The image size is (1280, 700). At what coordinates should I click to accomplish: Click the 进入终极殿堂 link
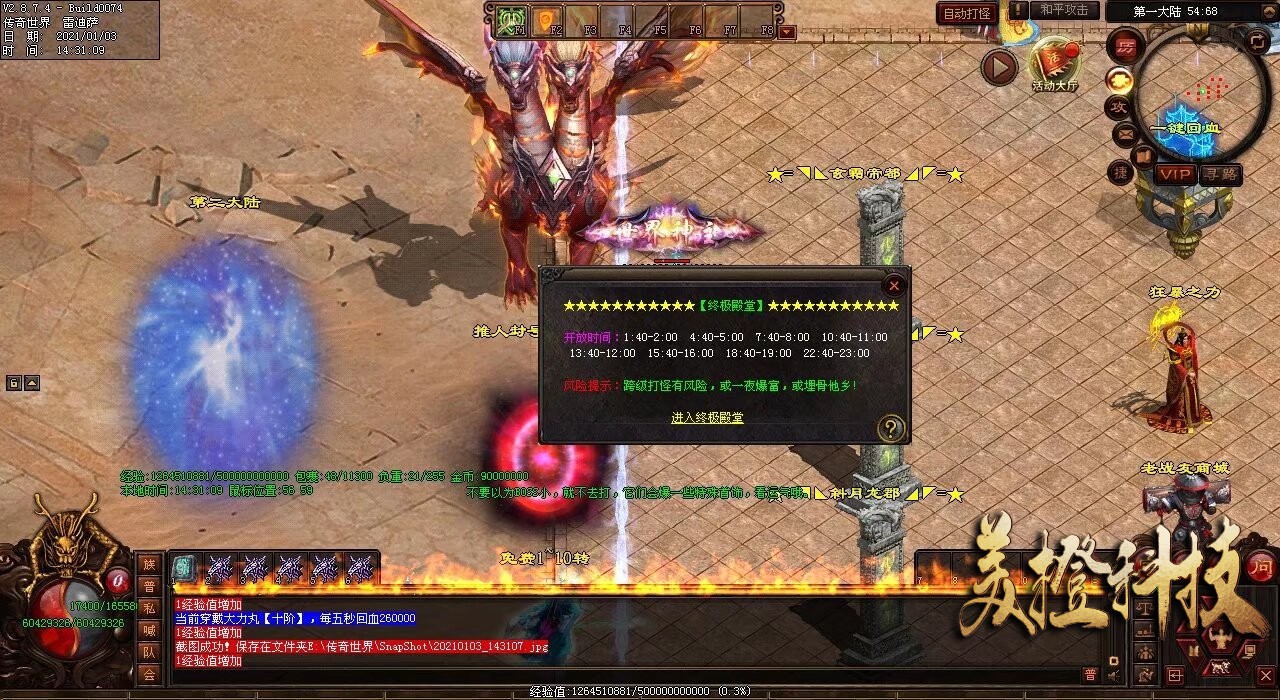tap(707, 418)
